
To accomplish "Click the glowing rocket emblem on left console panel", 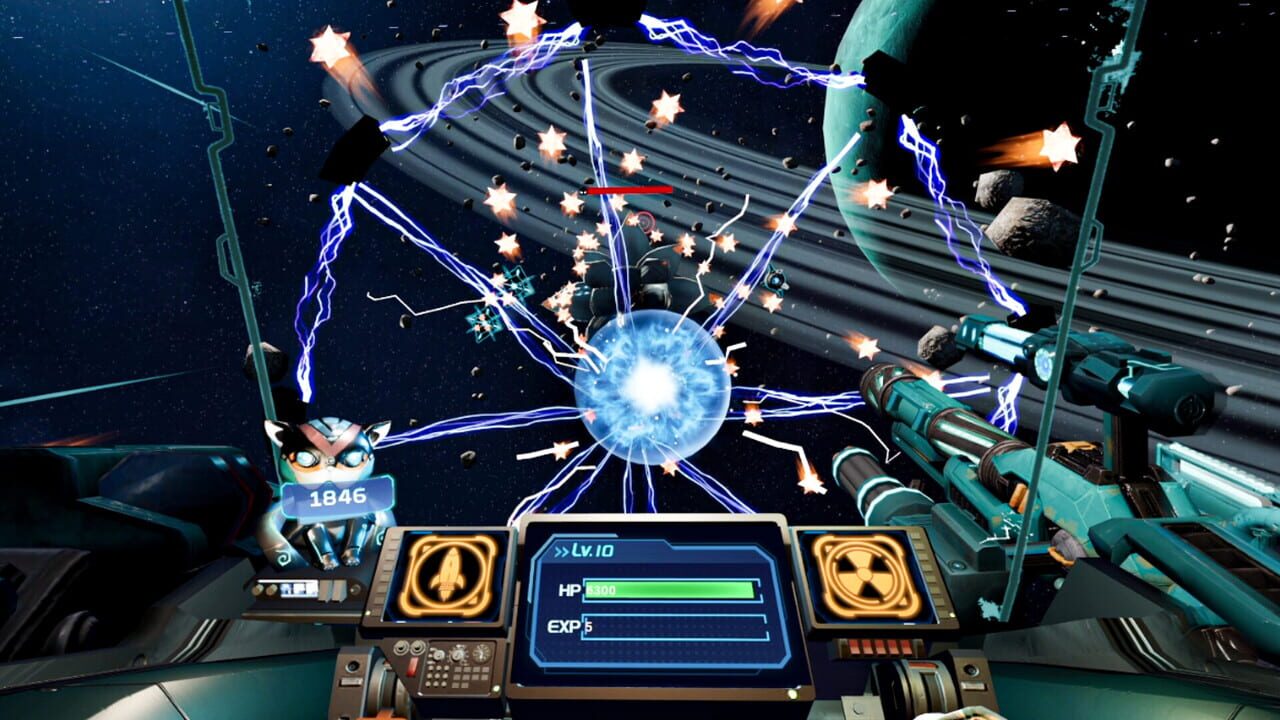I will click(x=447, y=576).
